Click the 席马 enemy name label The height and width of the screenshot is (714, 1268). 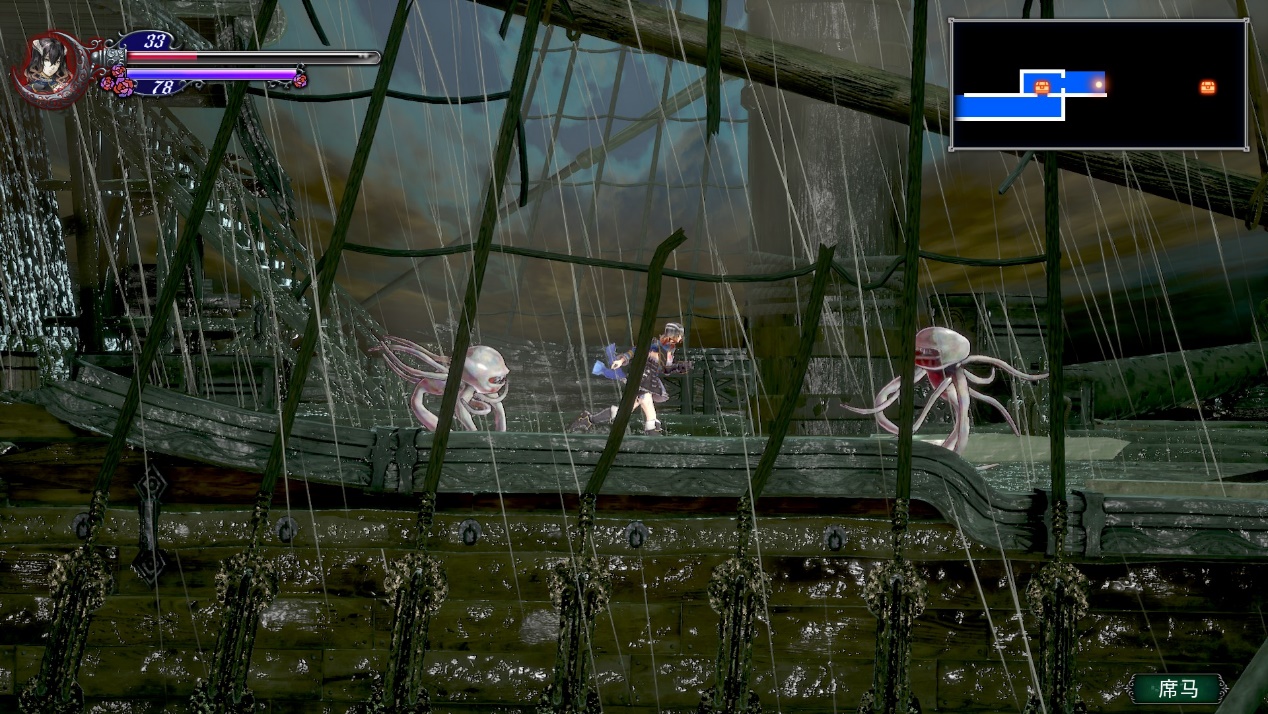[1178, 688]
